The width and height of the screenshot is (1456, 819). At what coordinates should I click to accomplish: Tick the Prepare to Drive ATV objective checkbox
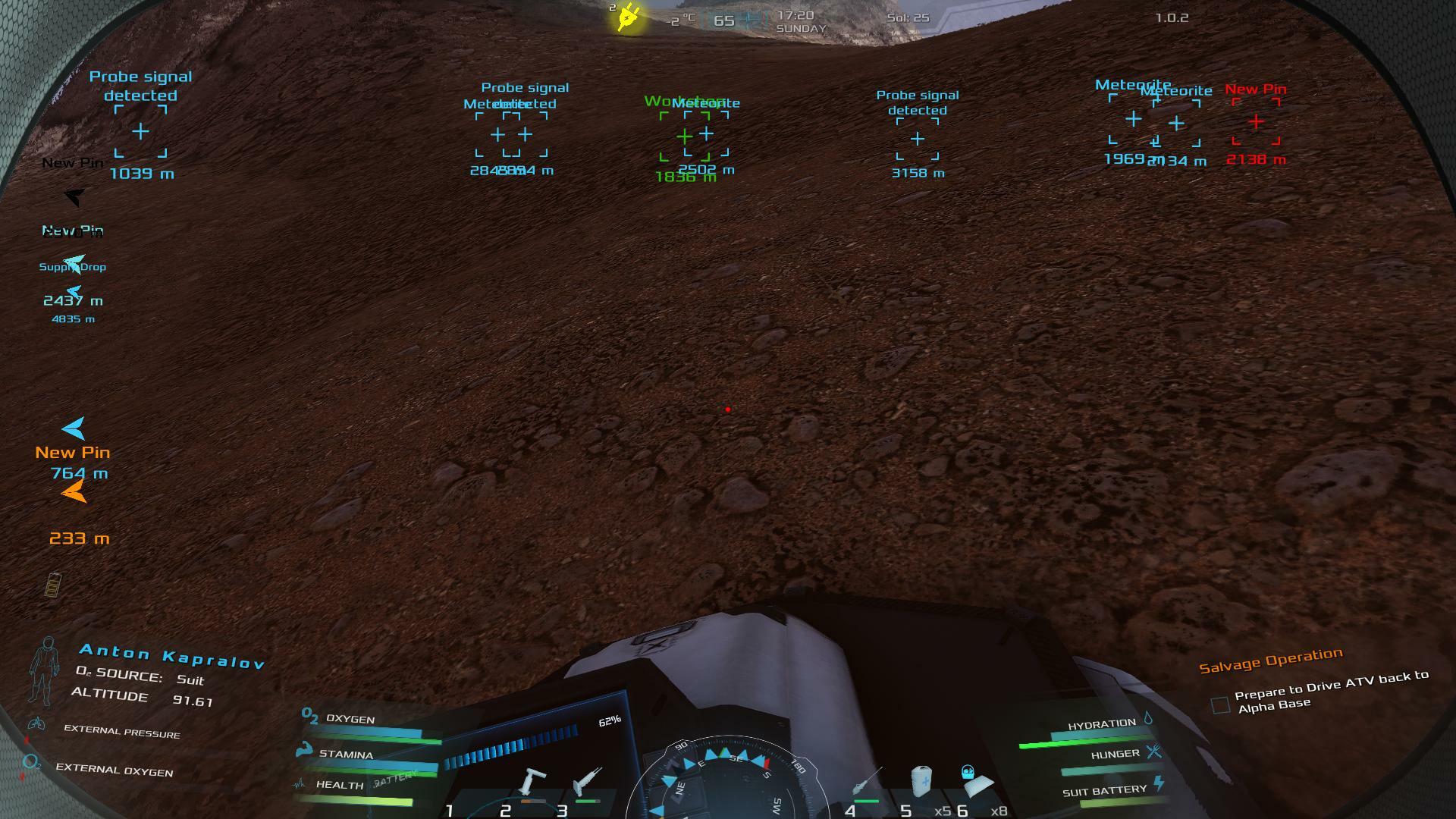click(x=1220, y=705)
